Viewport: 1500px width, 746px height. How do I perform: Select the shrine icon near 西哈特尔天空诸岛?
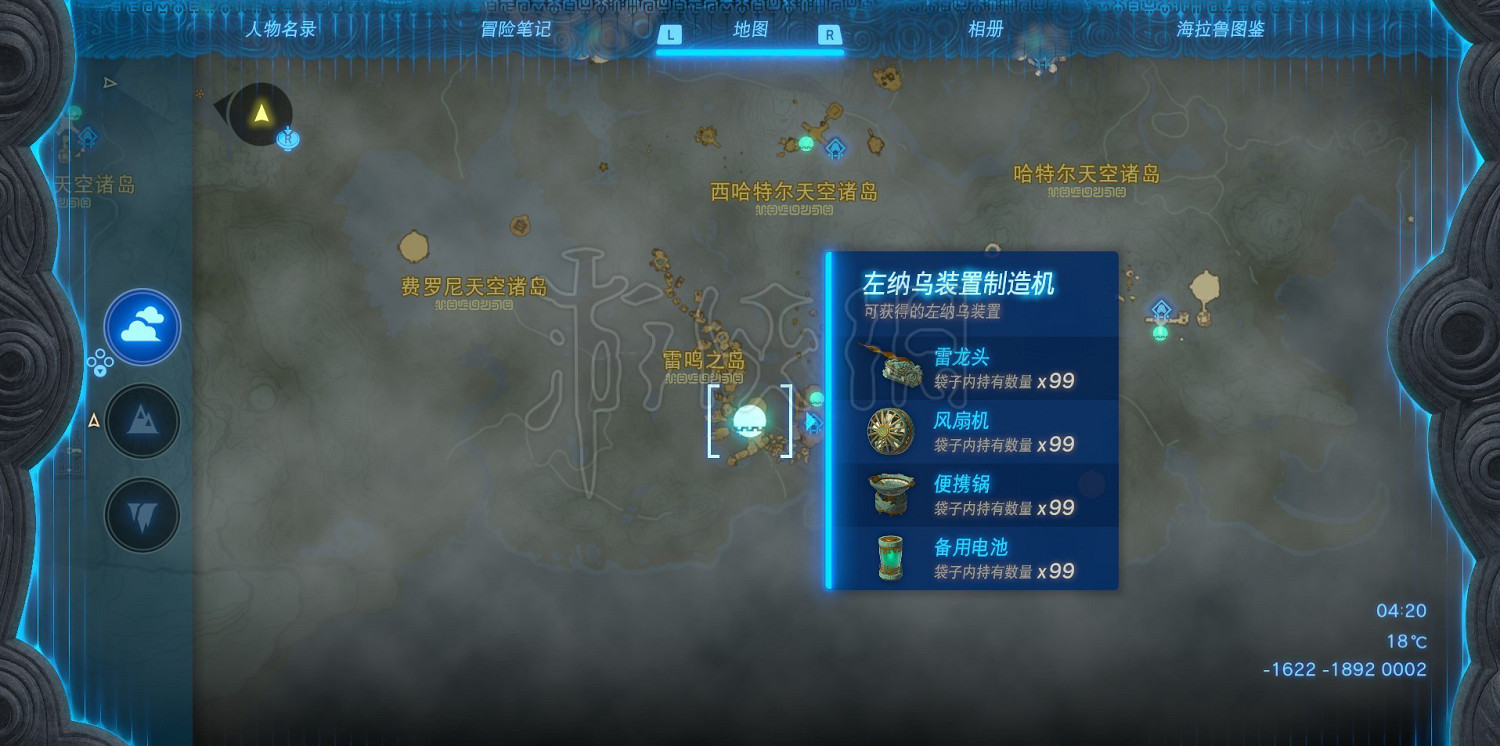pyautogui.click(x=834, y=149)
